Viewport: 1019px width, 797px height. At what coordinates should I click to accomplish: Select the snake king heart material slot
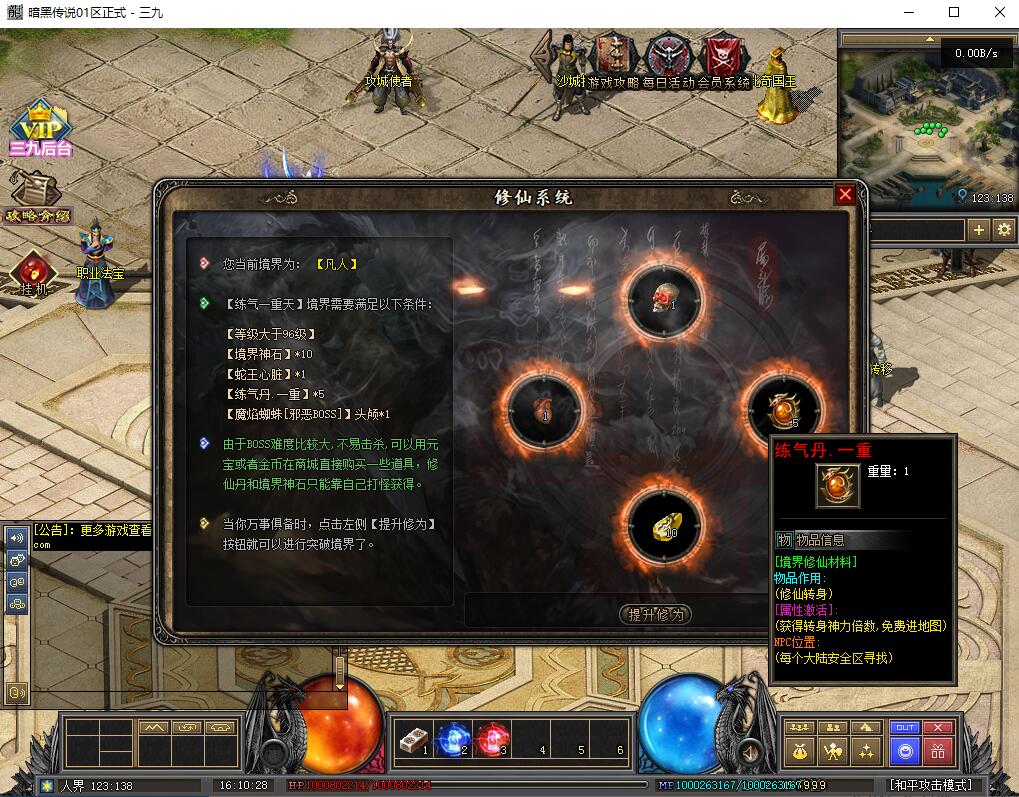(x=544, y=408)
